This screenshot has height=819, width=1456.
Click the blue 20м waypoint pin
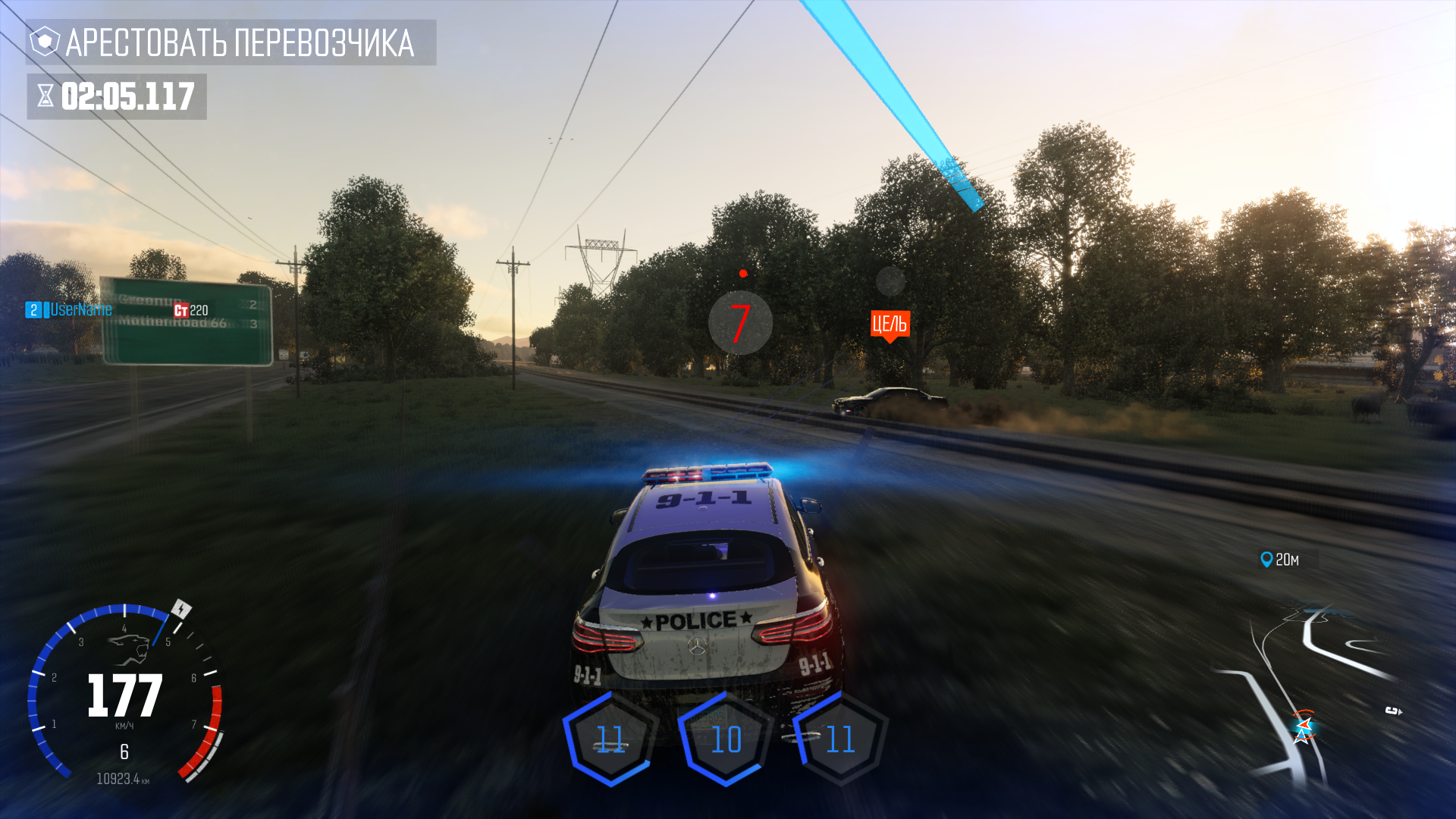1266,560
